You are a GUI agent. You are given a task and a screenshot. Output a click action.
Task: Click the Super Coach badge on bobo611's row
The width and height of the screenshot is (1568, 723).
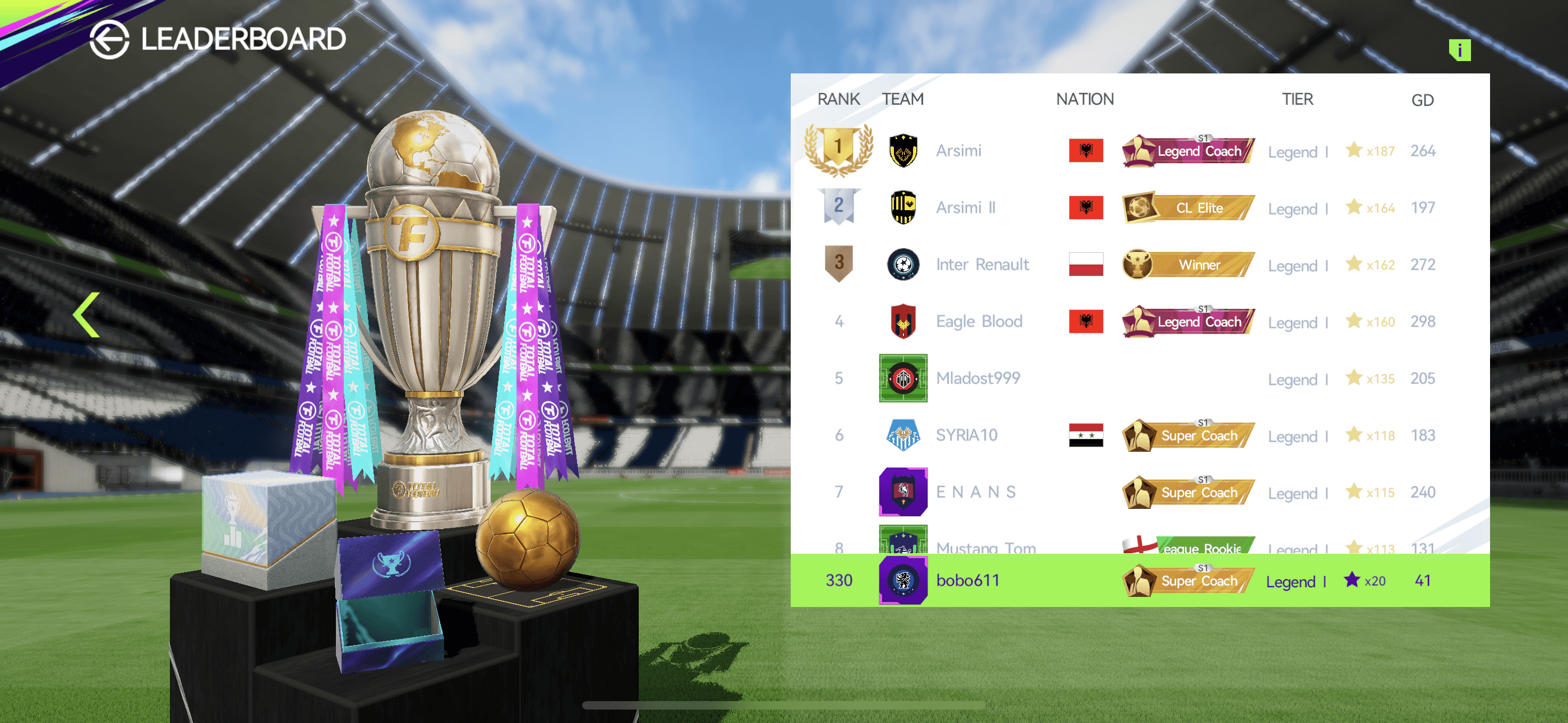tap(1187, 580)
